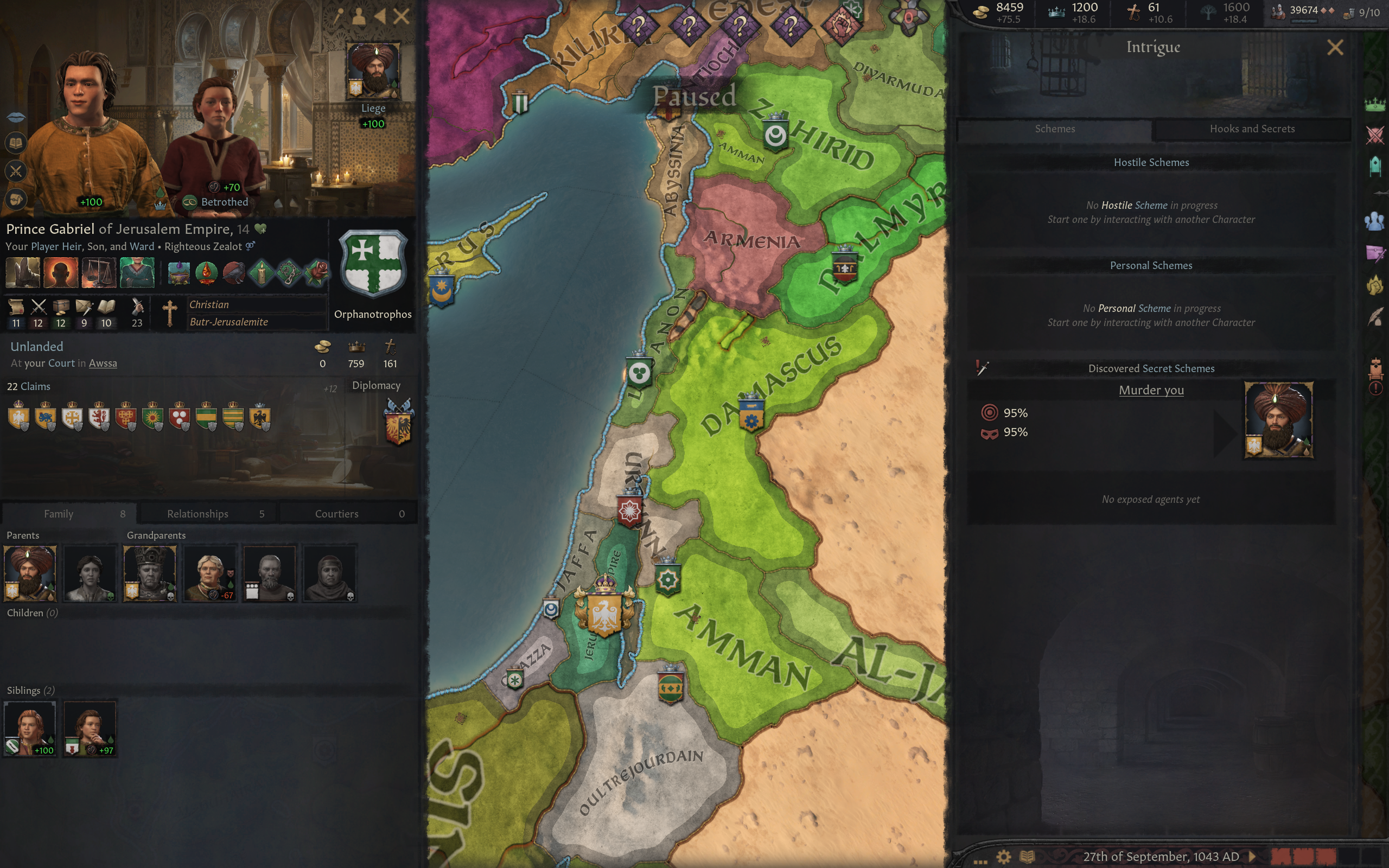Unpause using the play arrow beside date

(x=1252, y=857)
